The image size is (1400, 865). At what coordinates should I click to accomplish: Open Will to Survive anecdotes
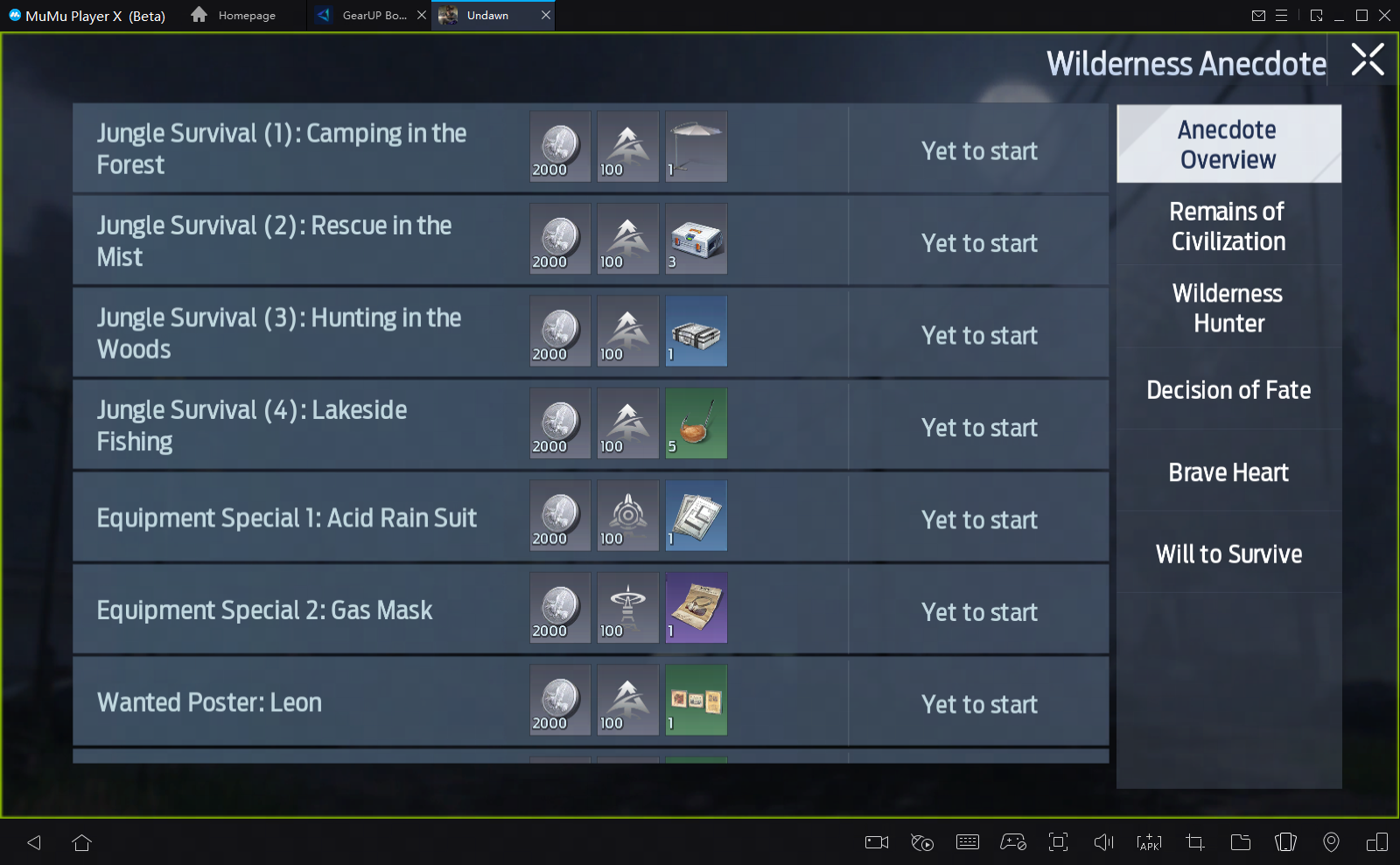point(1228,554)
